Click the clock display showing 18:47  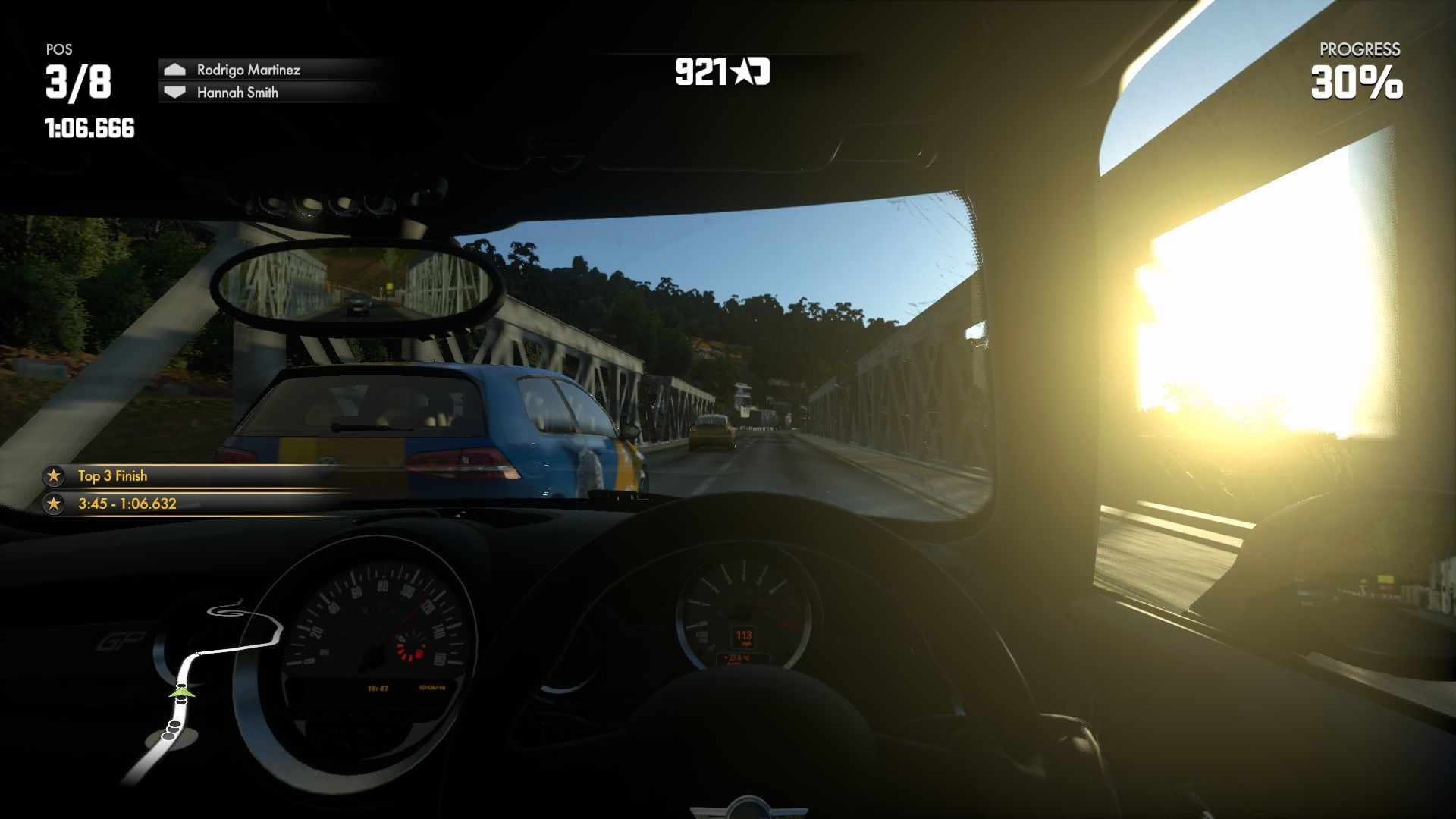coord(378,688)
